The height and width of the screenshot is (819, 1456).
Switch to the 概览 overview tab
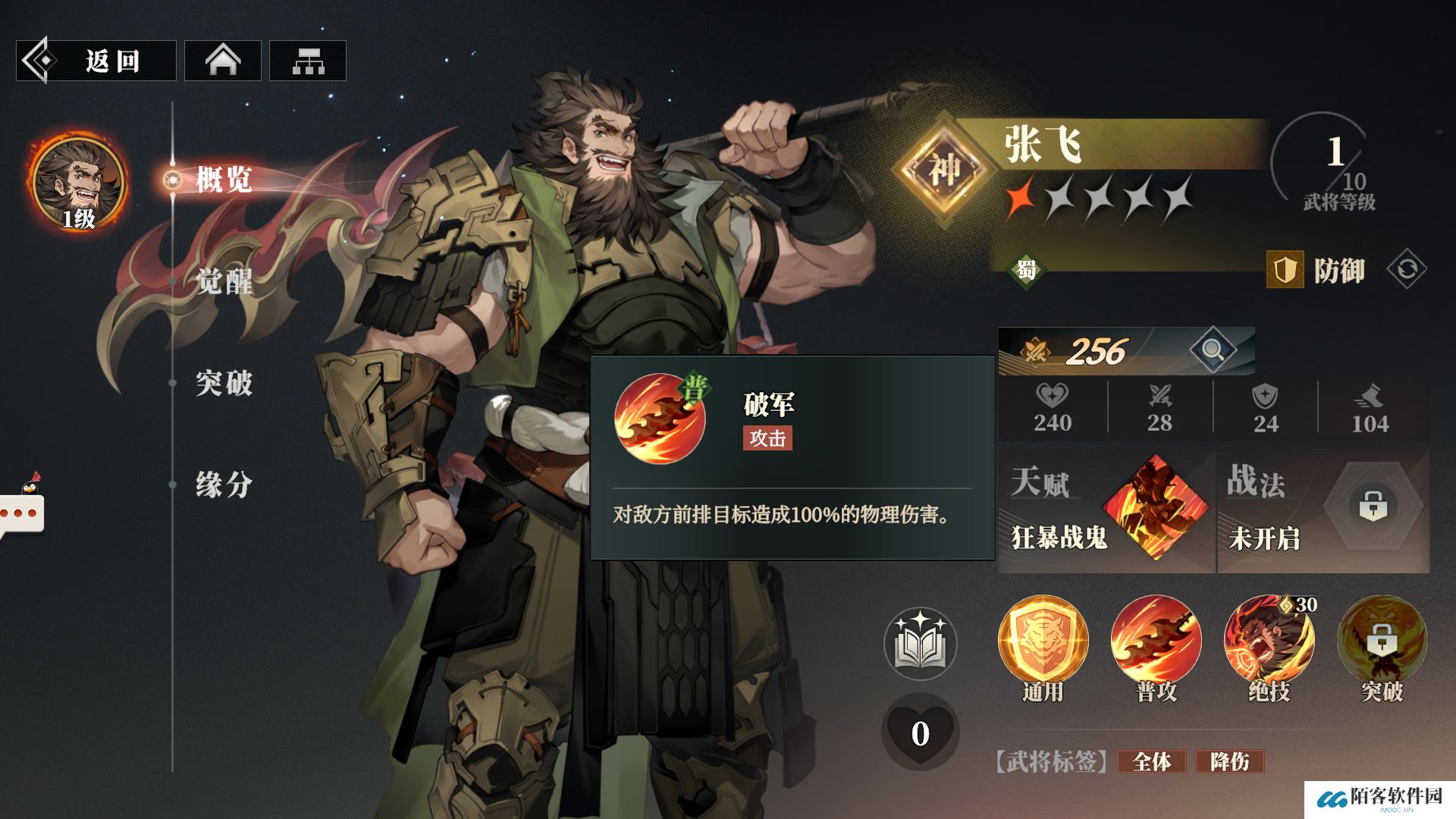coord(223,180)
